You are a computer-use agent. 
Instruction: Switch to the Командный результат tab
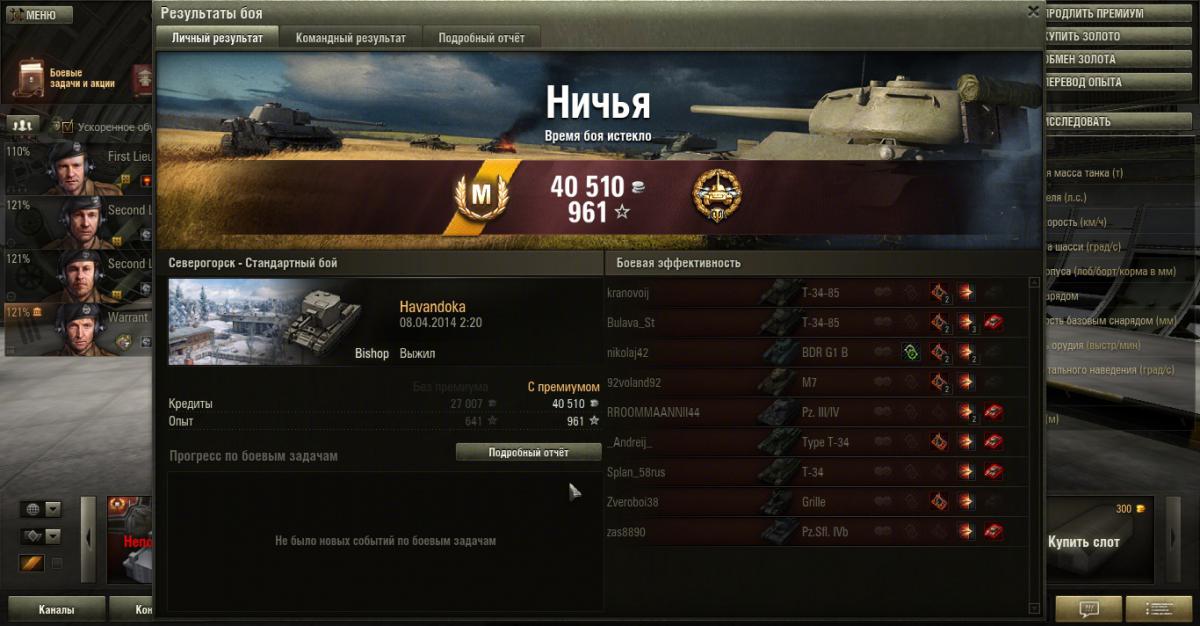pos(350,38)
